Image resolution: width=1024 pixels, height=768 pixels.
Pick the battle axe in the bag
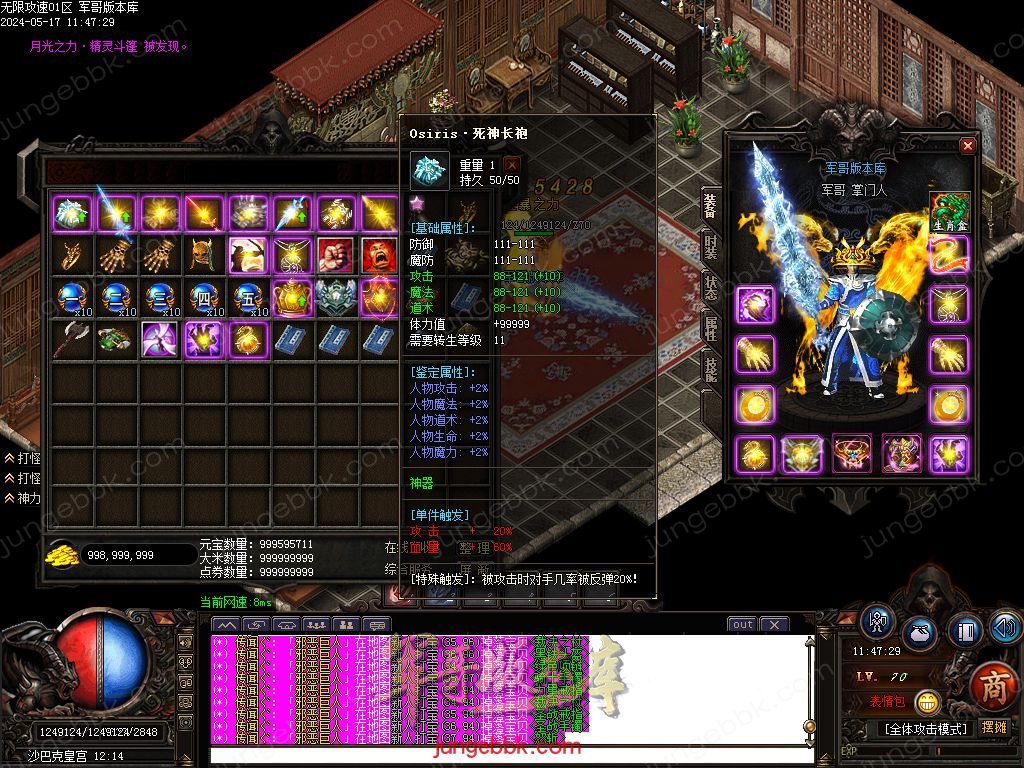[x=70, y=339]
